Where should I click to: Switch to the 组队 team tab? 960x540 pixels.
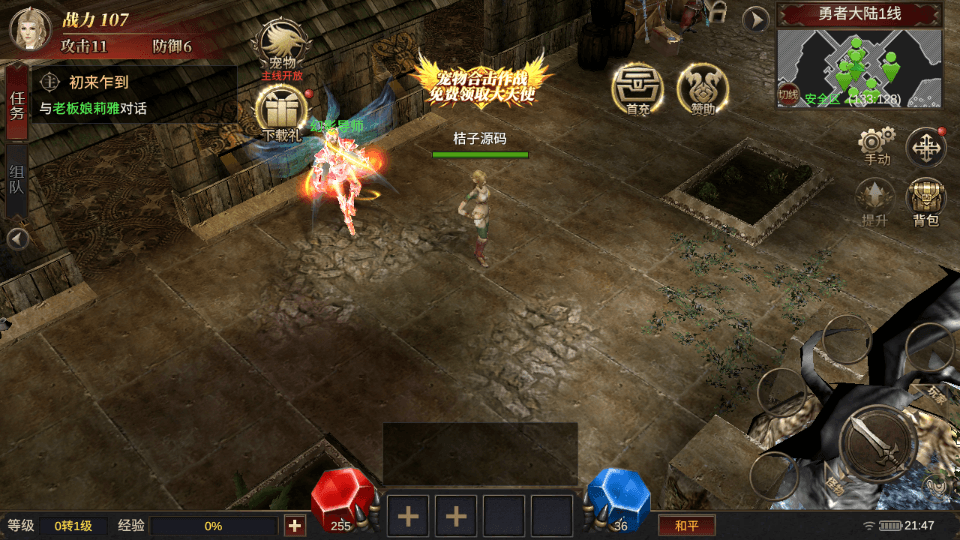point(17,184)
